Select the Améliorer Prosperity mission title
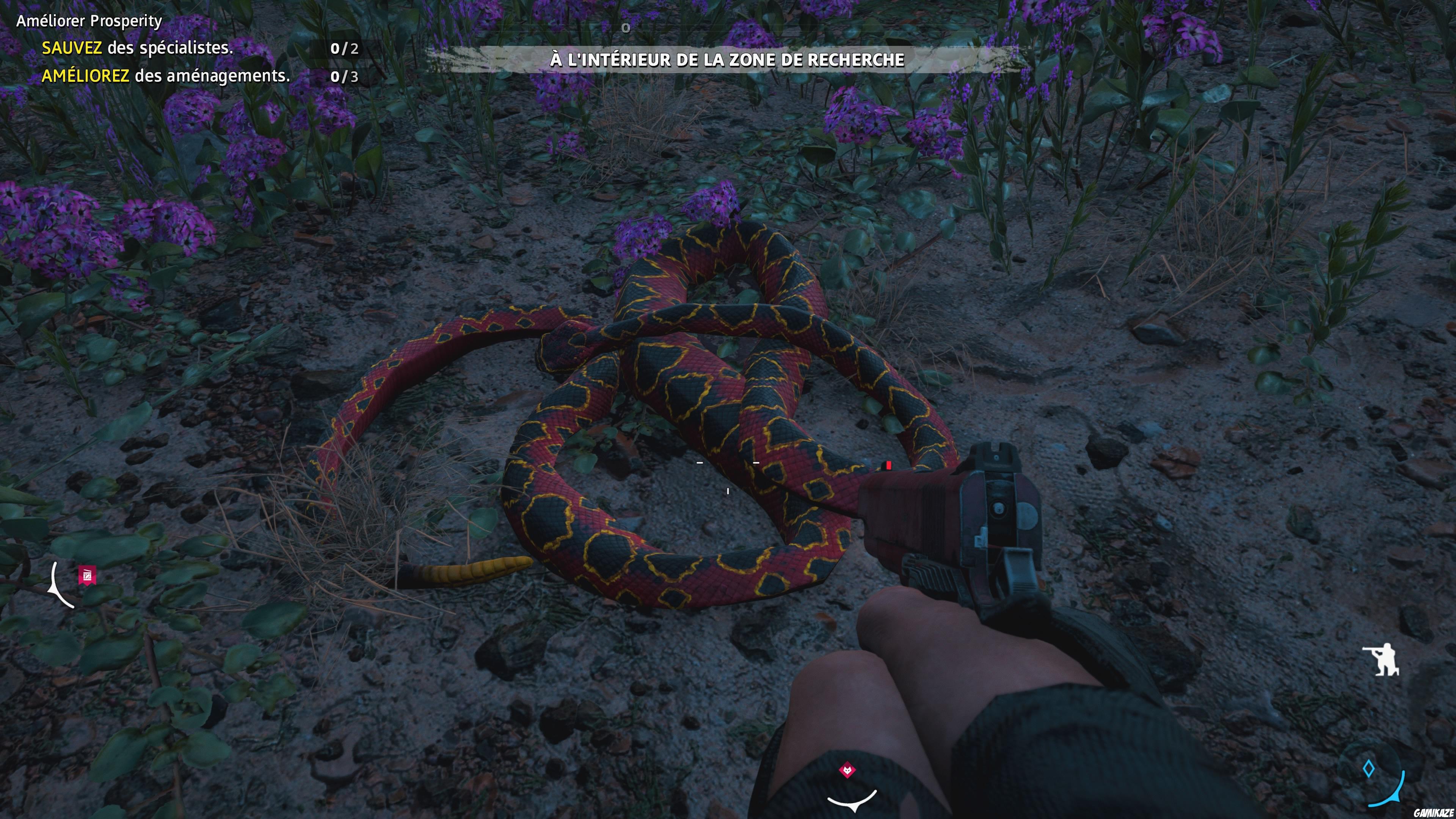1456x819 pixels. pos(88,21)
